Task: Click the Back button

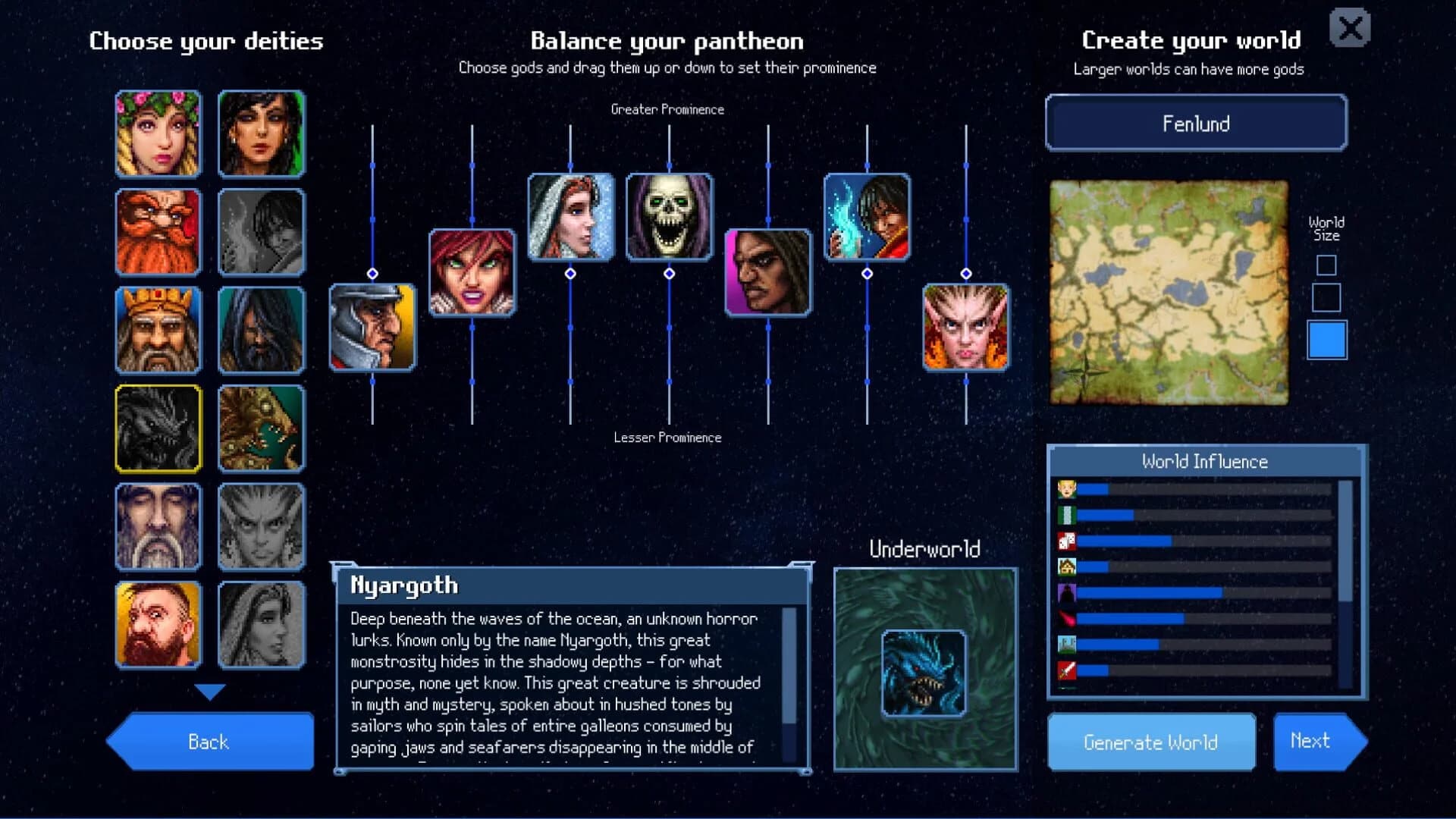Action: pos(207,742)
